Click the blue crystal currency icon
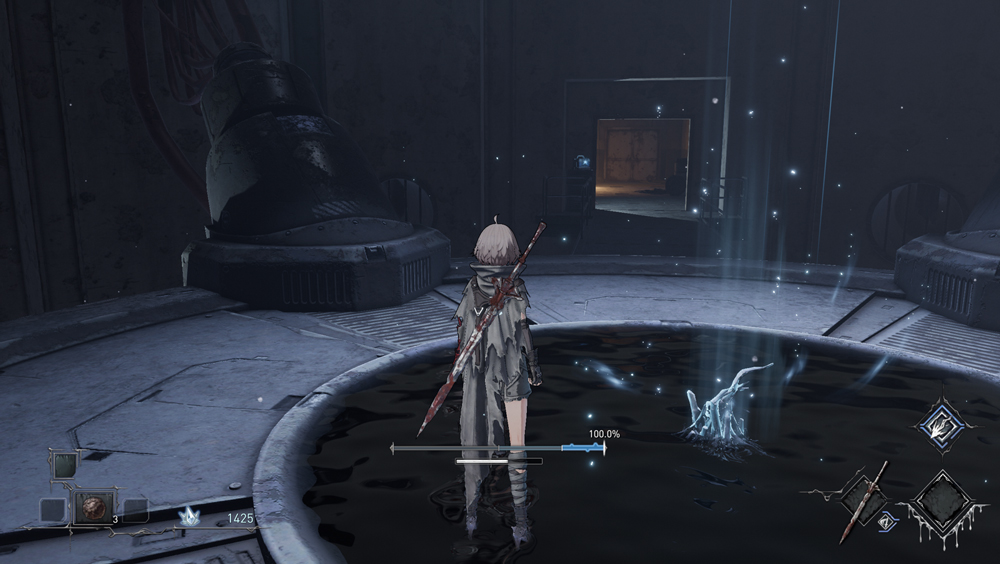This screenshot has height=564, width=1000. pyautogui.click(x=187, y=517)
